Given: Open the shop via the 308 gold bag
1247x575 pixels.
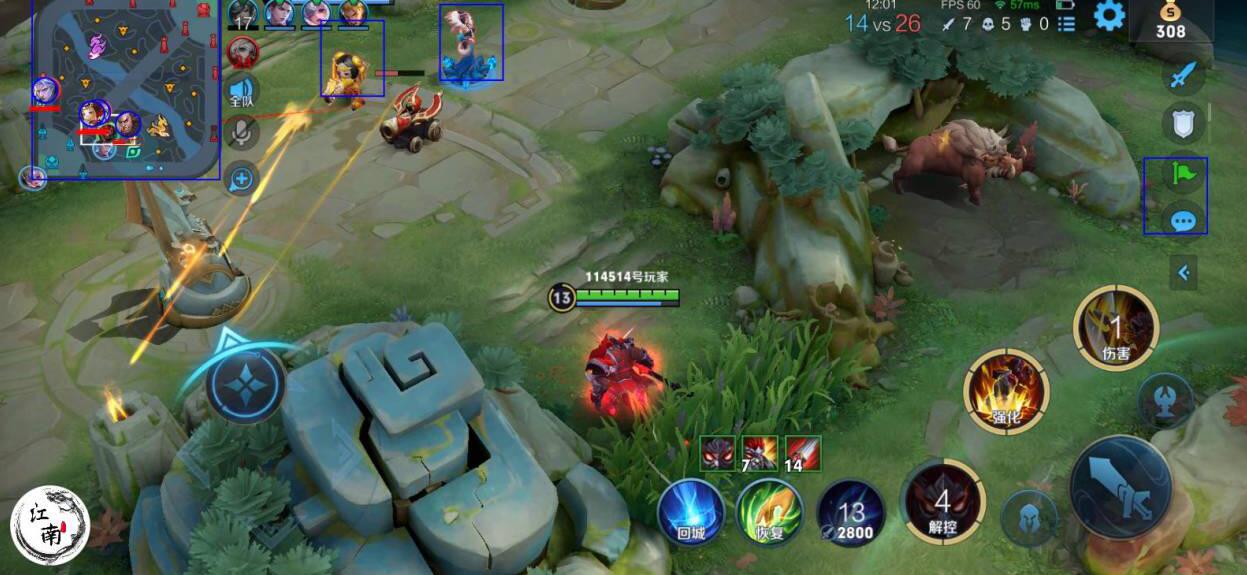Looking at the screenshot, I should (x=1170, y=22).
